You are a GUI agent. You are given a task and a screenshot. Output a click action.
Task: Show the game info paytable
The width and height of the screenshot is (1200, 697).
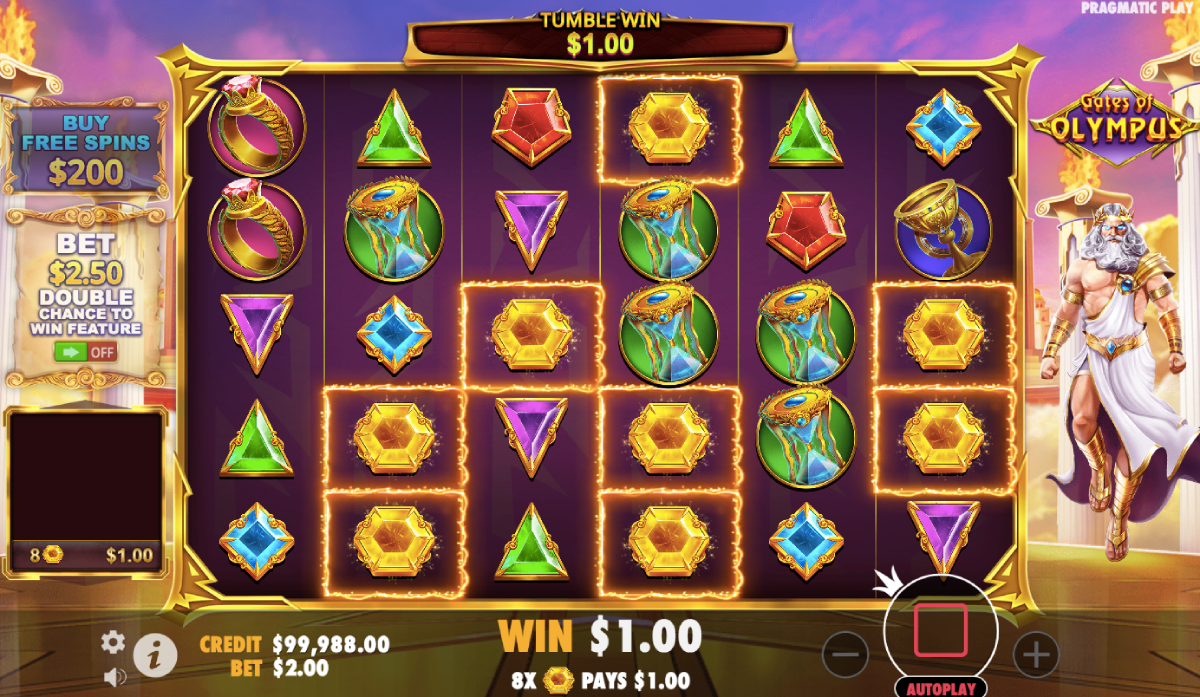tap(155, 653)
